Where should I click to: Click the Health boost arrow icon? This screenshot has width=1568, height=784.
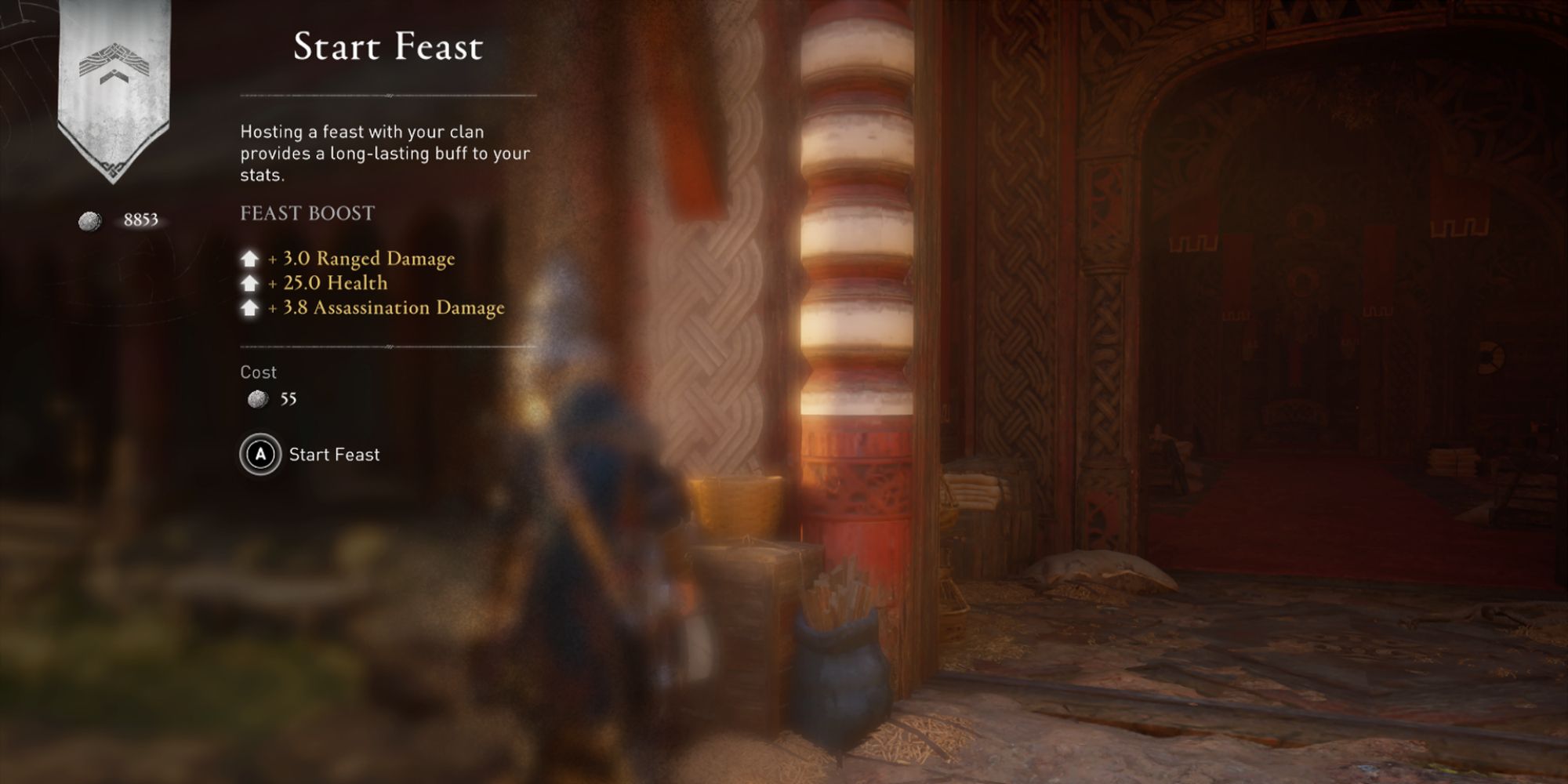249,283
